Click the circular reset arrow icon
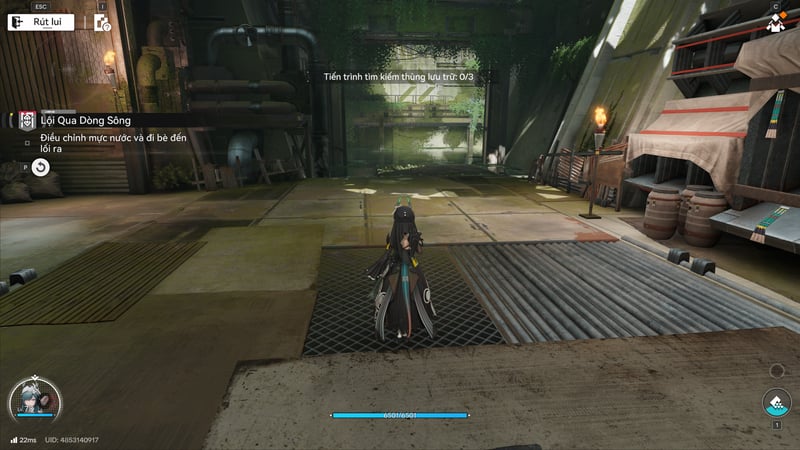Viewport: 800px width, 450px height. pos(40,167)
